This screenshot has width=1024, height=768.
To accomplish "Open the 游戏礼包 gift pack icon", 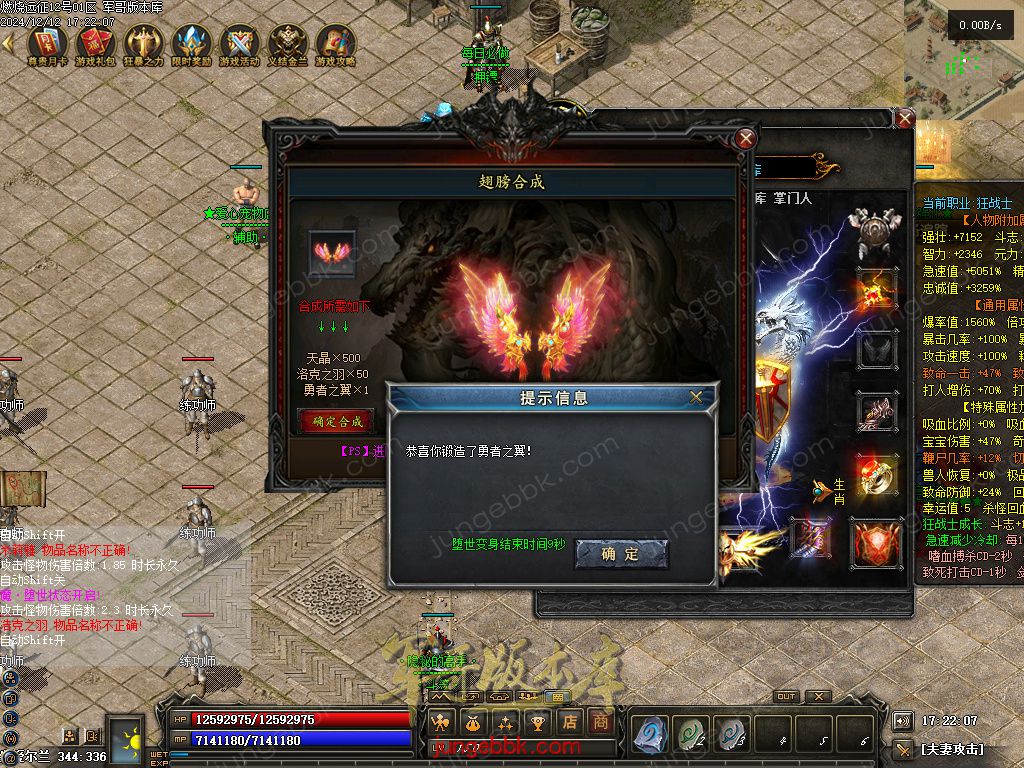I will pyautogui.click(x=95, y=44).
